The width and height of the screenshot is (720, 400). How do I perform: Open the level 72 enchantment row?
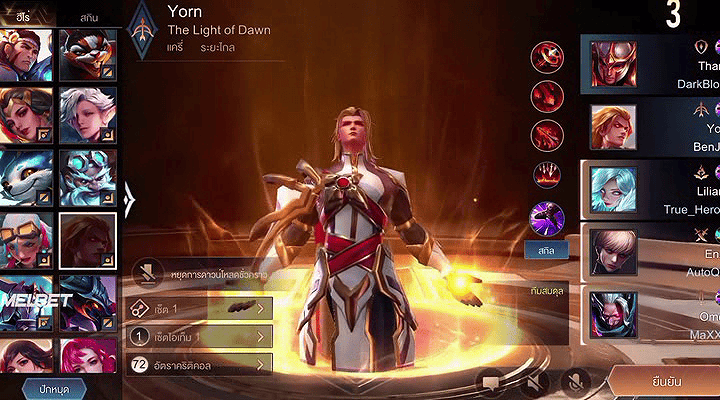point(202,365)
